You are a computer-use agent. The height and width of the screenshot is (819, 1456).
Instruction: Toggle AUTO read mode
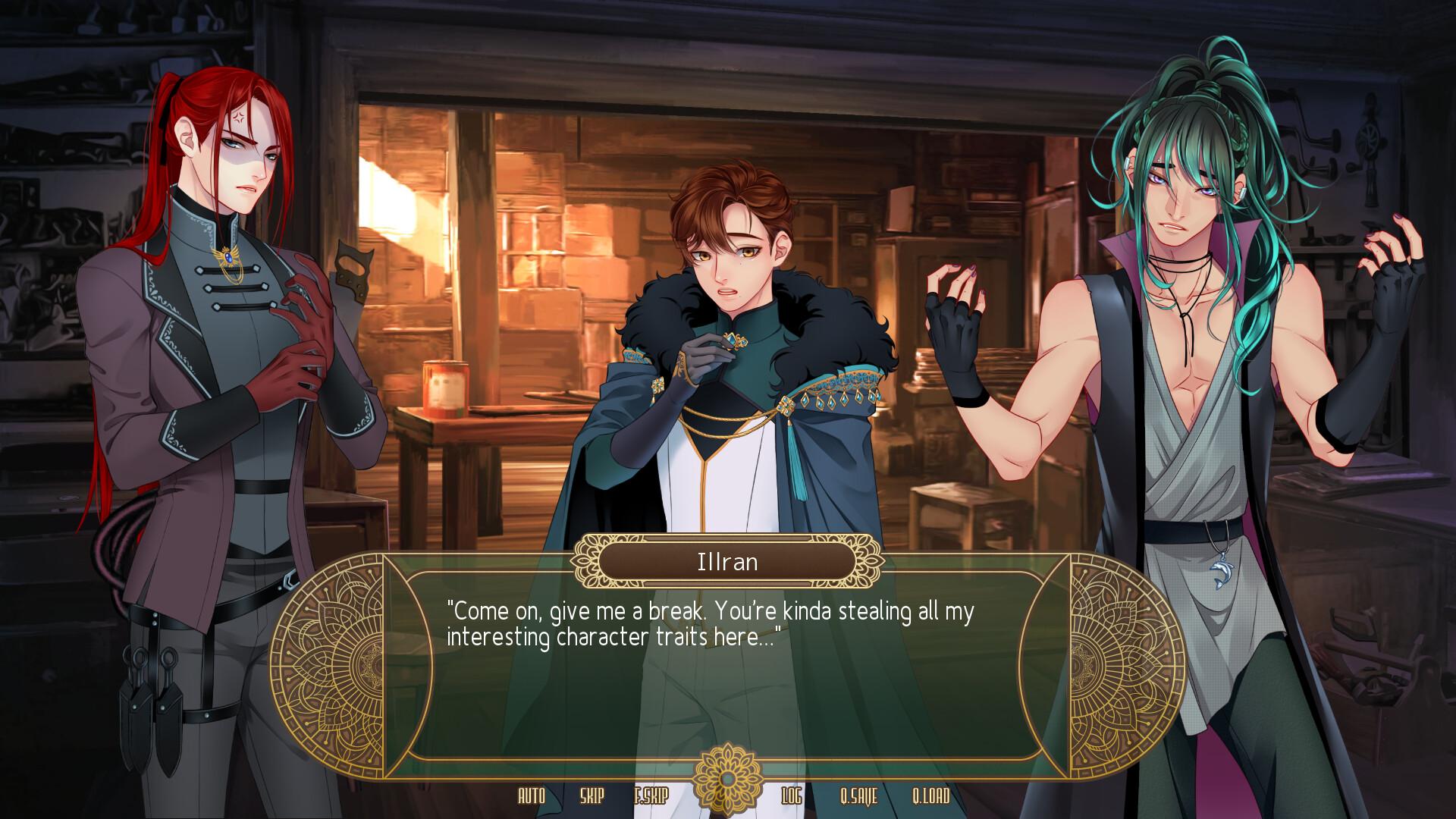[533, 797]
